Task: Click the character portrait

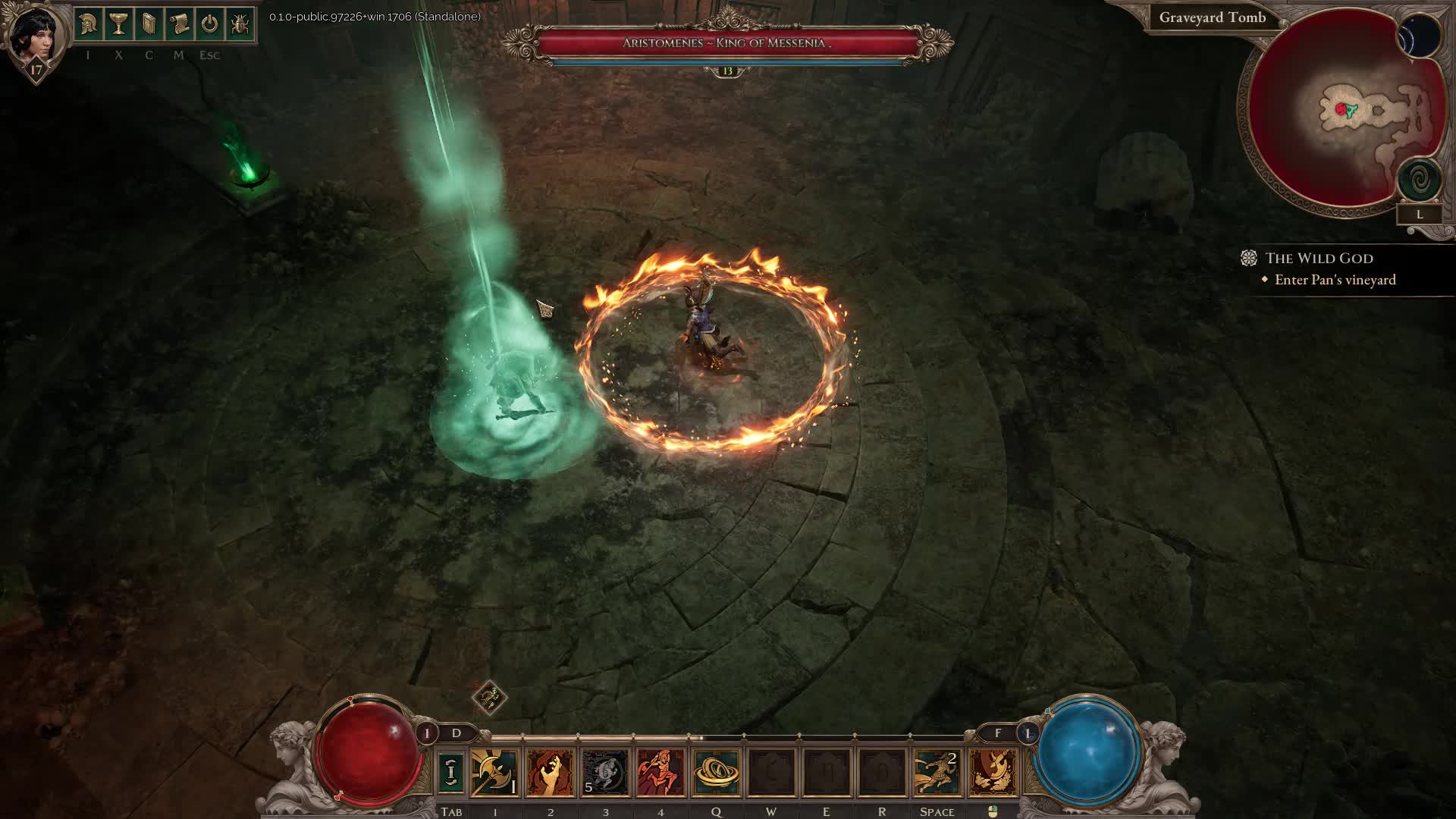Action: point(33,36)
